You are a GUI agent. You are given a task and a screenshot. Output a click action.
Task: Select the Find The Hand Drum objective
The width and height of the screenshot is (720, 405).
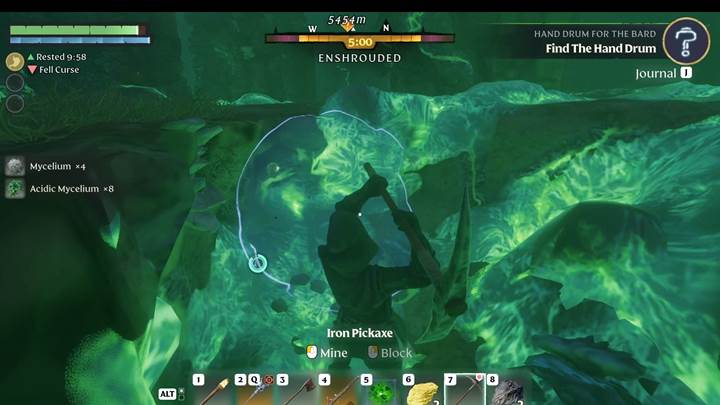point(600,48)
